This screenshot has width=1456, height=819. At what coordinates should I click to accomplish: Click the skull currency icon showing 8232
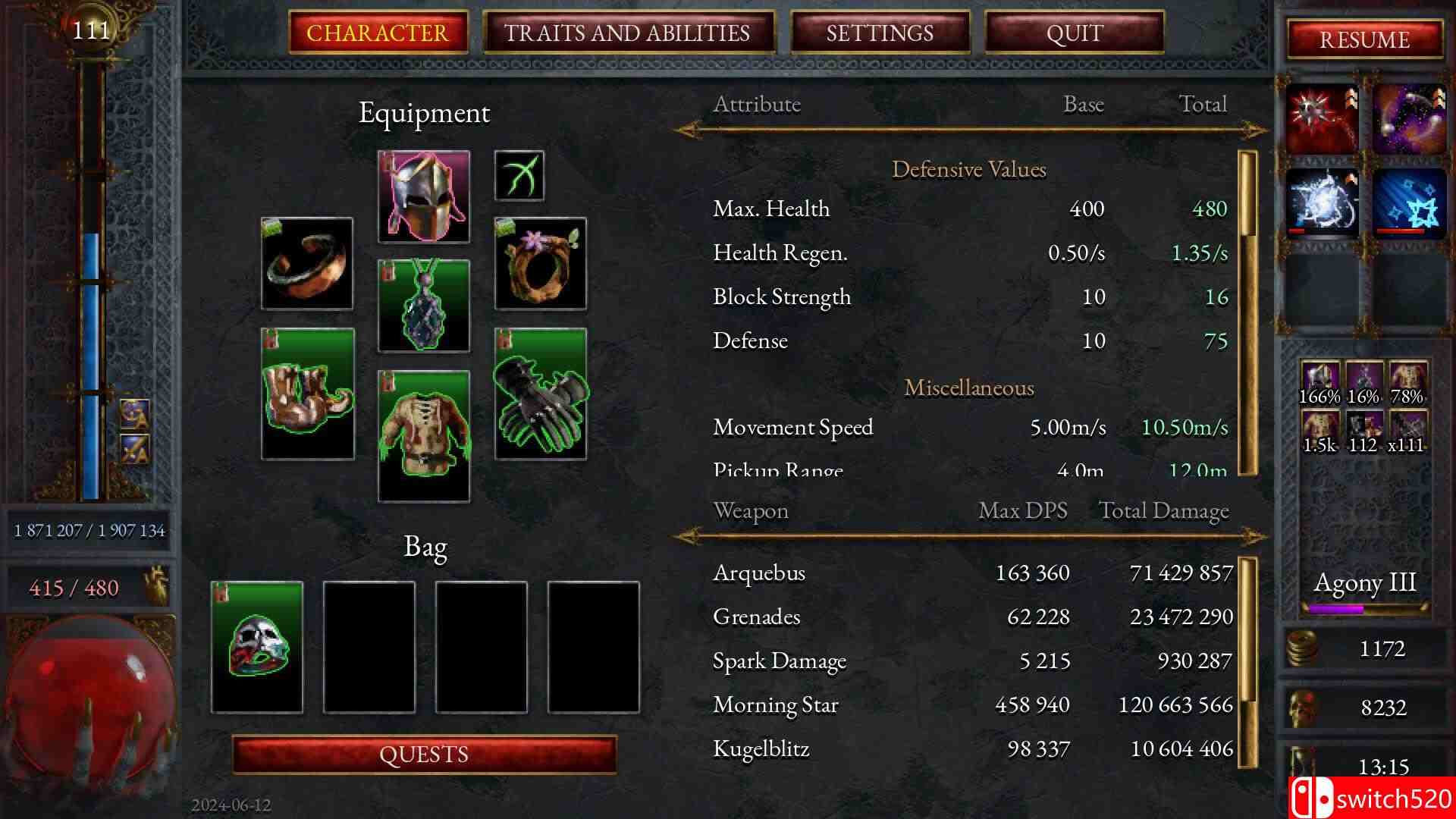coord(1301,706)
